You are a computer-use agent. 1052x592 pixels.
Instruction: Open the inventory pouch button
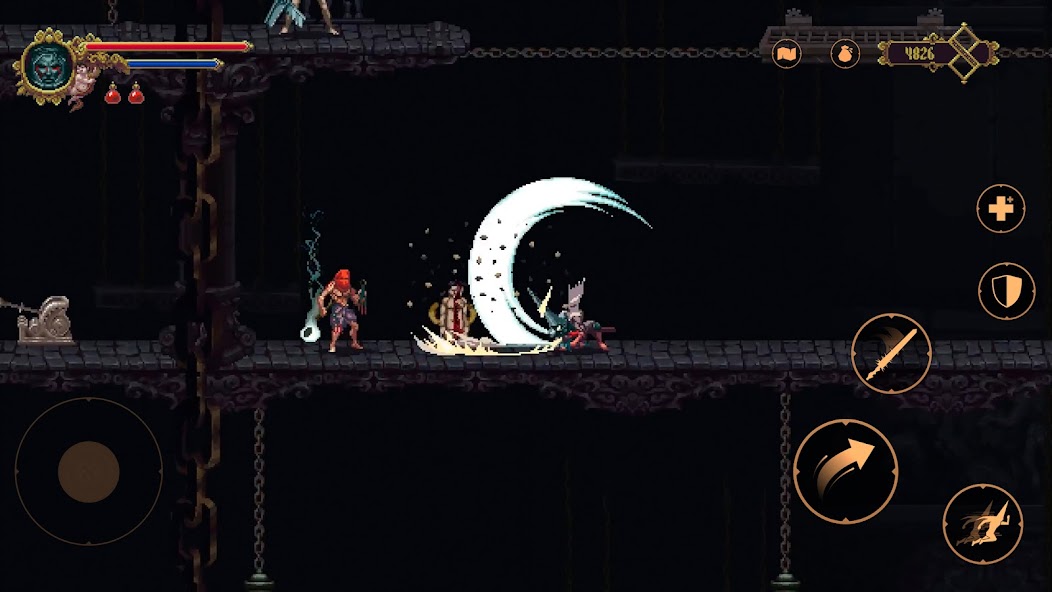click(x=845, y=53)
